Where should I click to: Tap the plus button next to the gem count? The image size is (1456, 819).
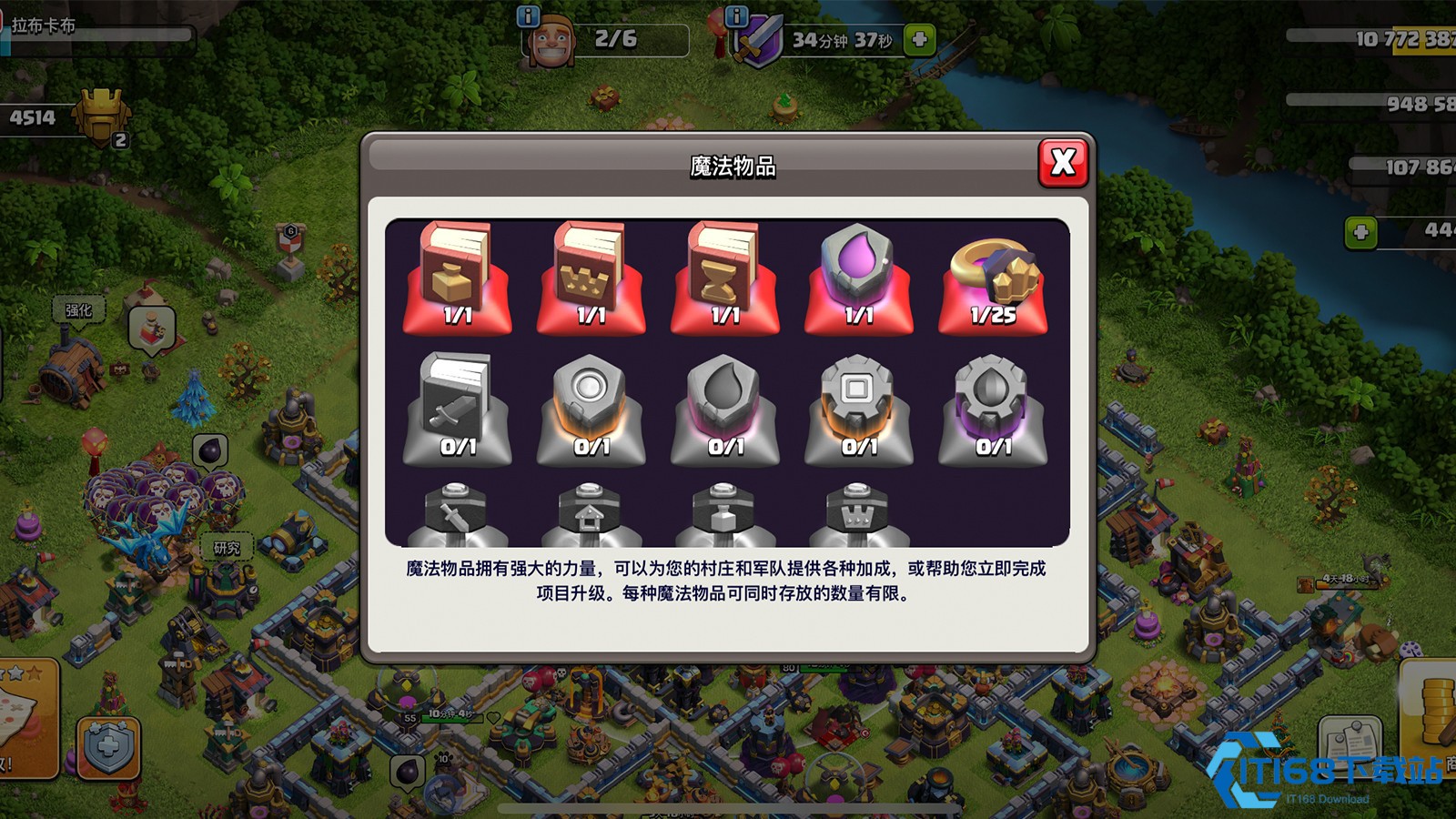coord(1360,232)
